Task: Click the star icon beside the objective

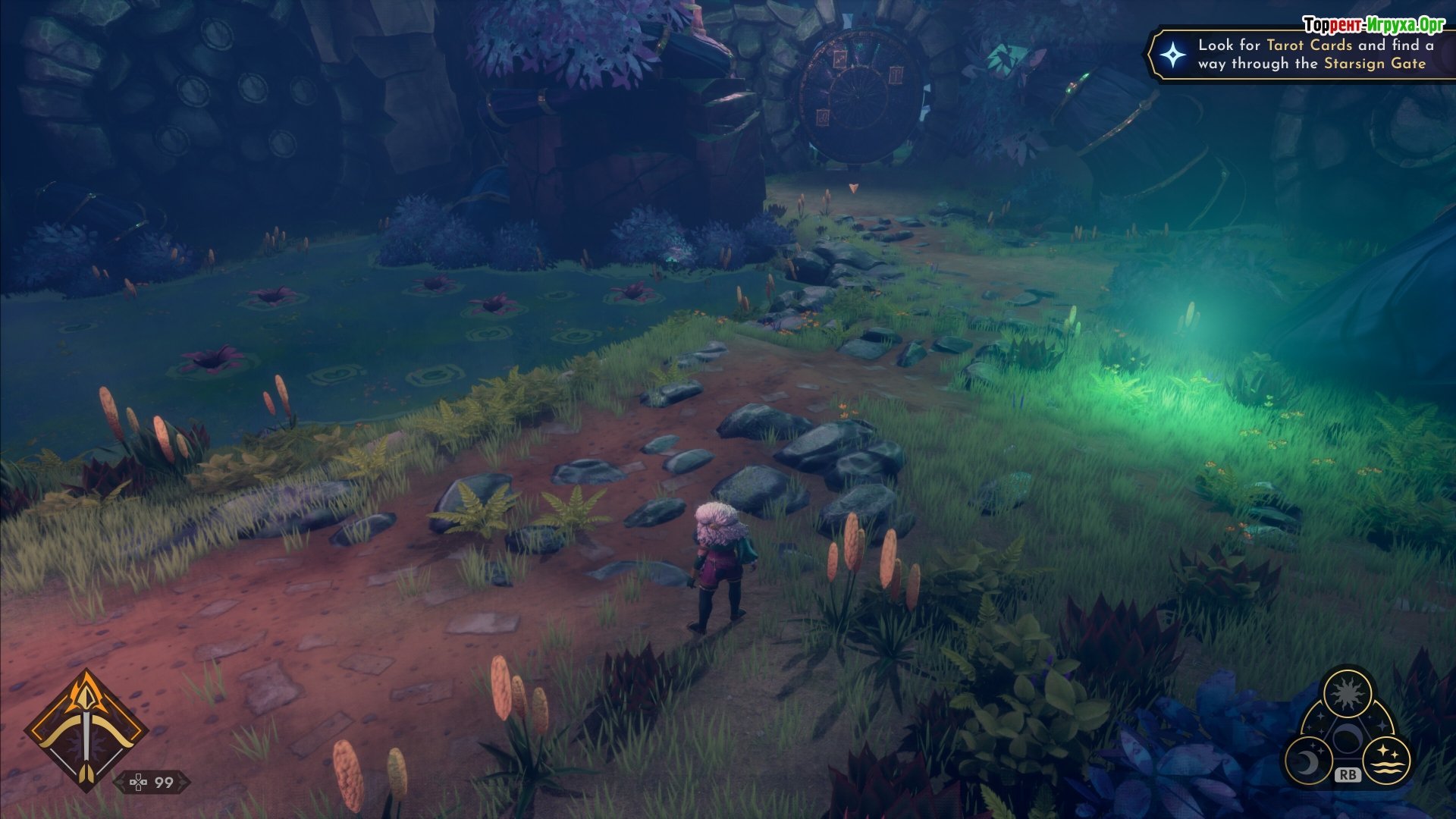Action: tap(1173, 55)
